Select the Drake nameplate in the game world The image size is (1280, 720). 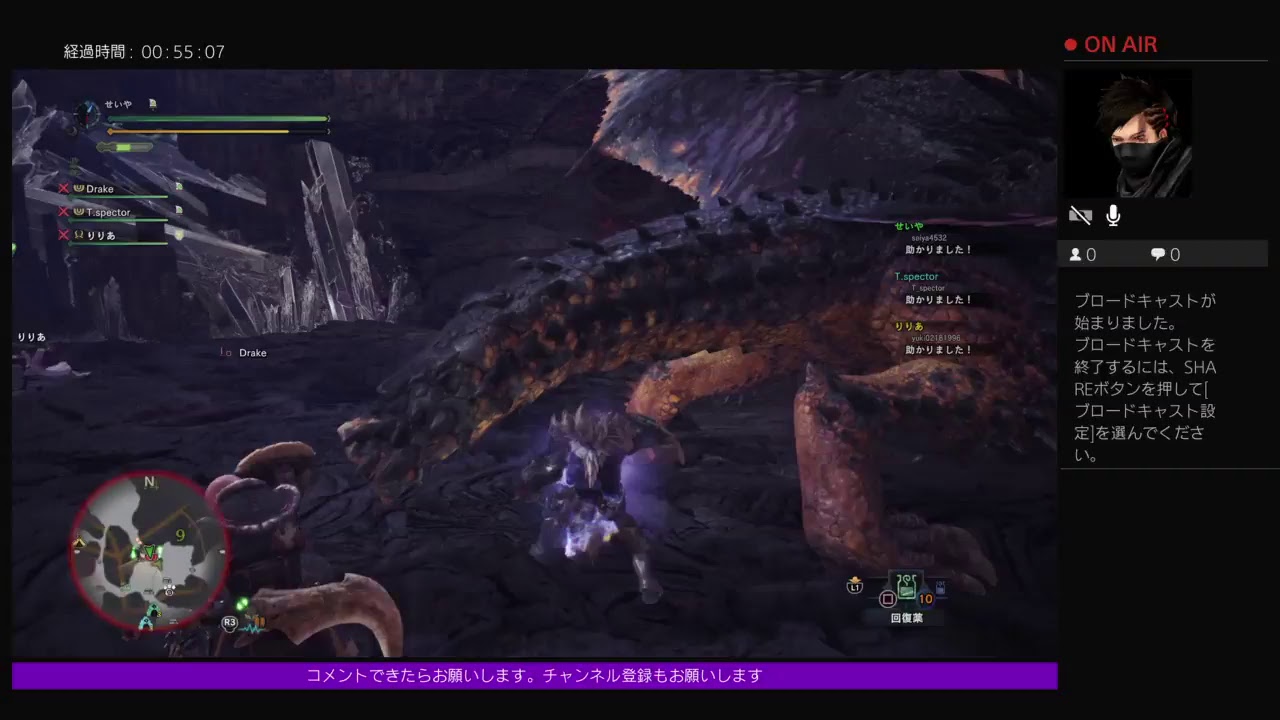click(x=252, y=352)
